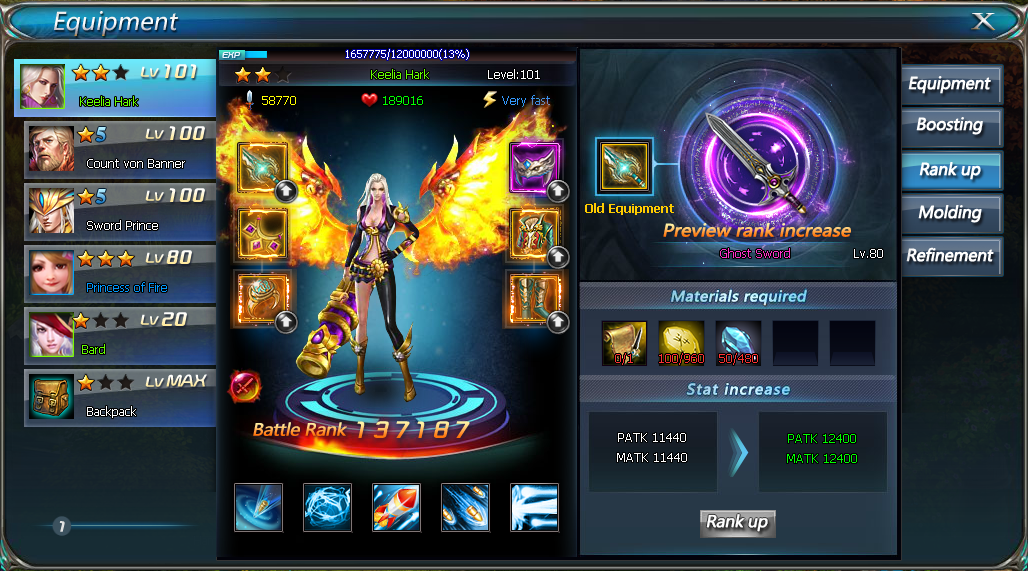
Task: Switch to the Equipment tab
Action: (950, 84)
